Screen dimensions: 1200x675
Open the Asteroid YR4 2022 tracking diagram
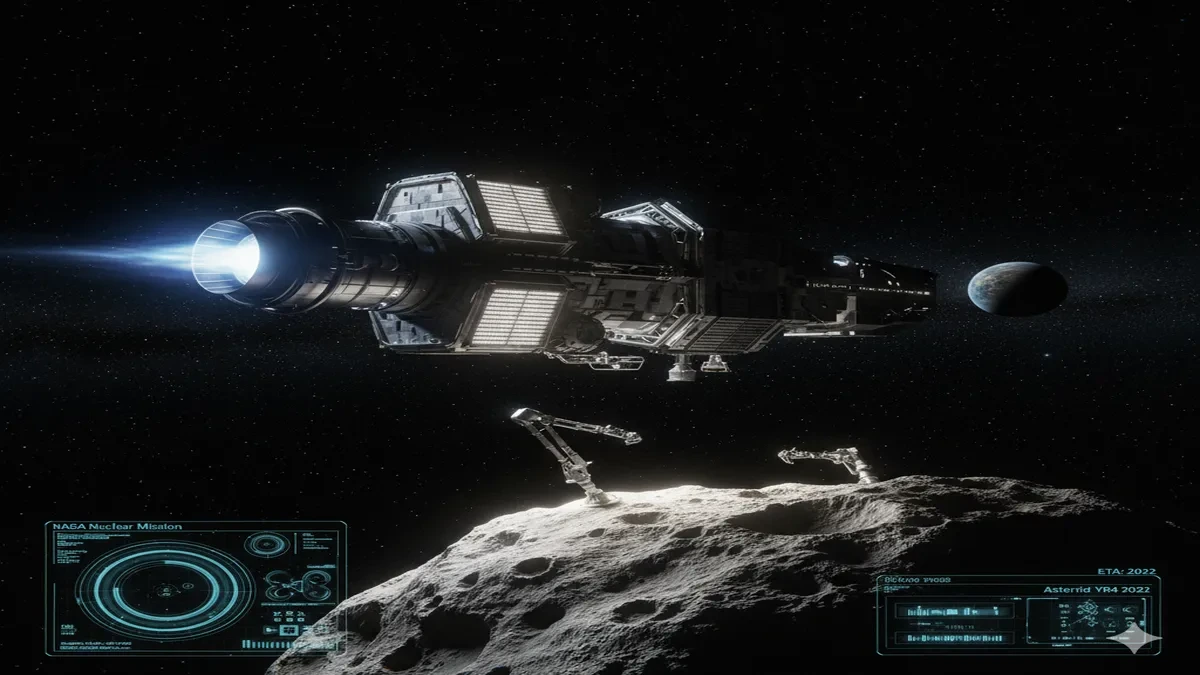point(1087,620)
